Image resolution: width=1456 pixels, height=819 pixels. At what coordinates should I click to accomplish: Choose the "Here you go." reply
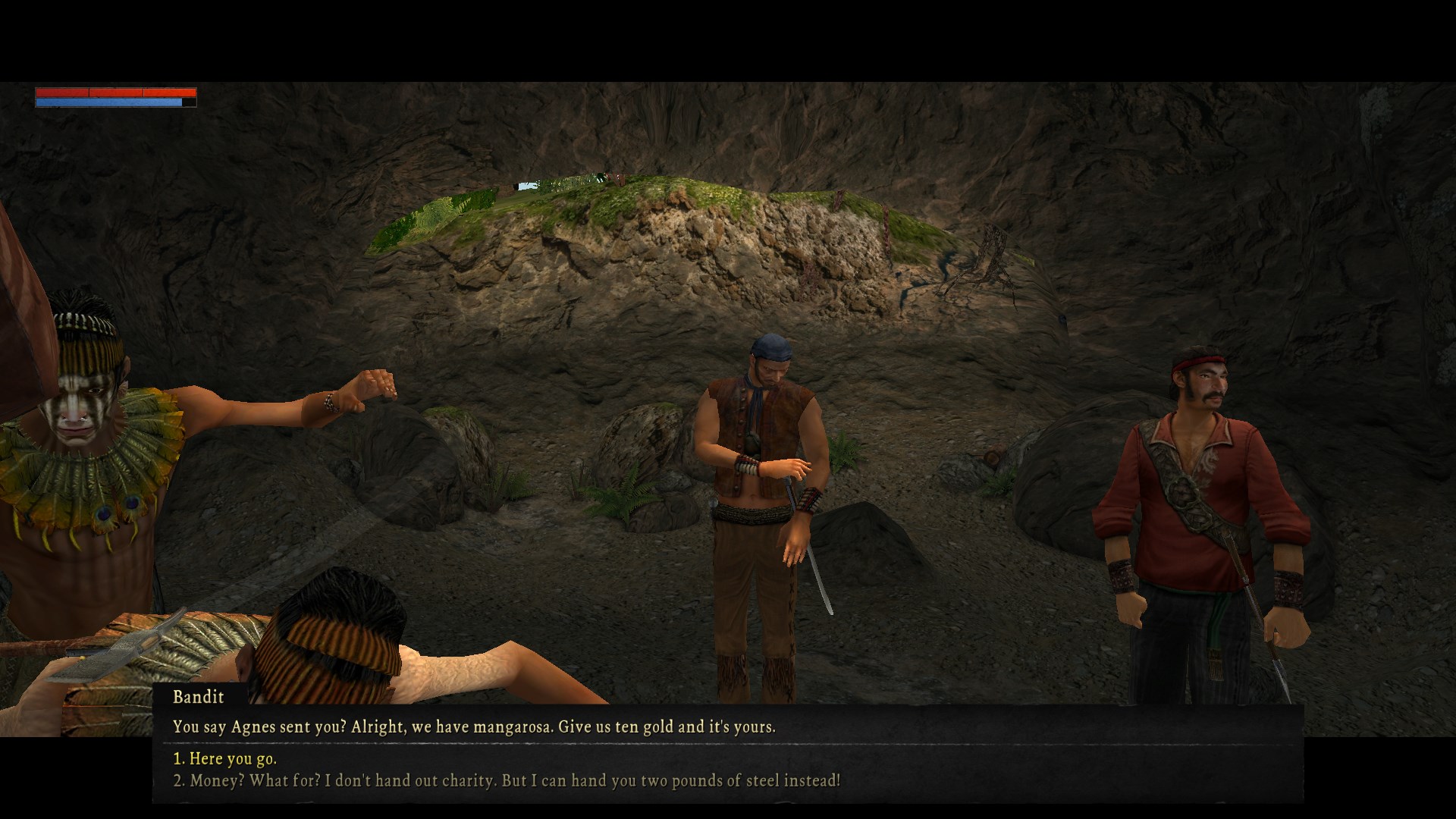225,758
